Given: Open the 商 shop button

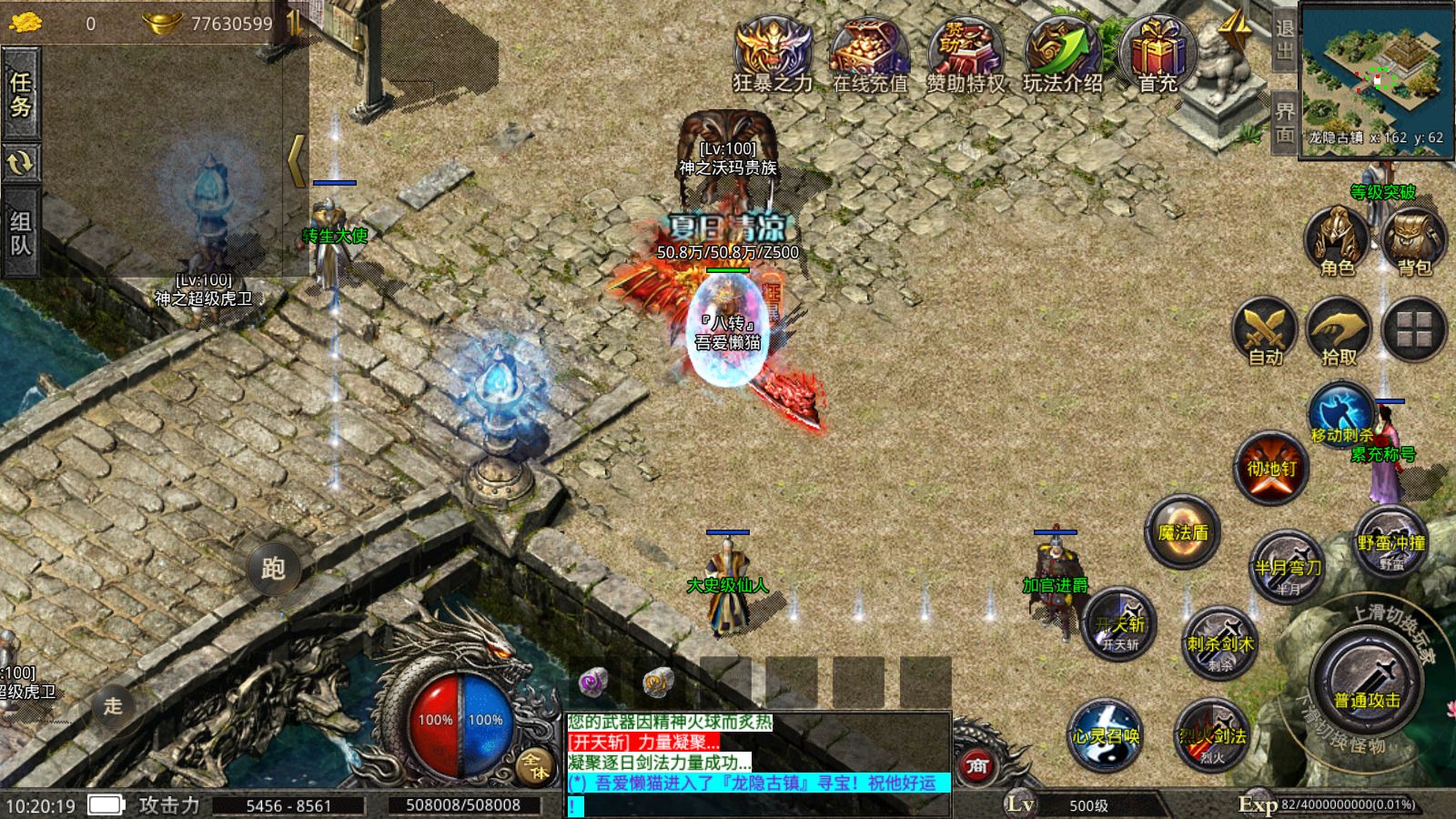Looking at the screenshot, I should pyautogui.click(x=976, y=765).
